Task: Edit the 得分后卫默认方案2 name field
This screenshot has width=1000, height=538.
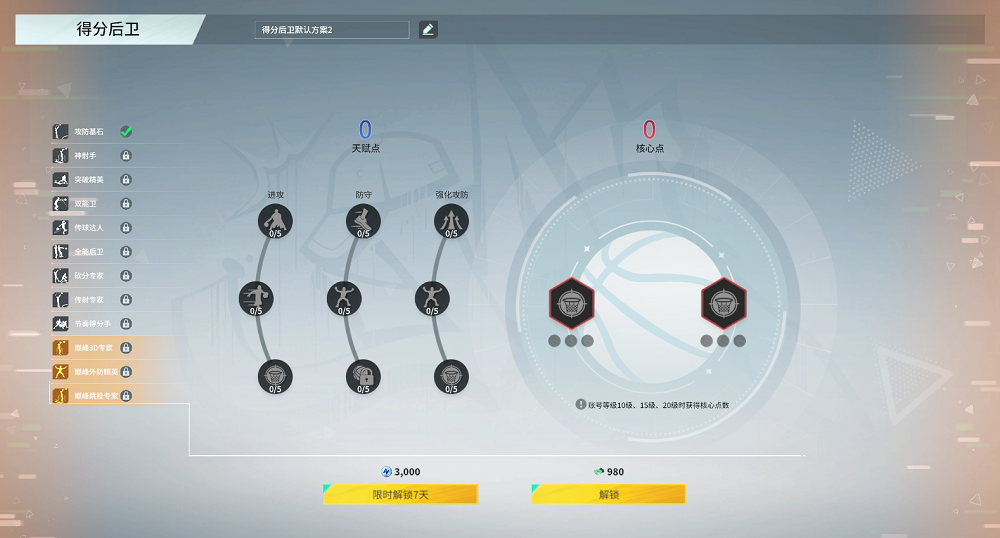Action: point(332,30)
